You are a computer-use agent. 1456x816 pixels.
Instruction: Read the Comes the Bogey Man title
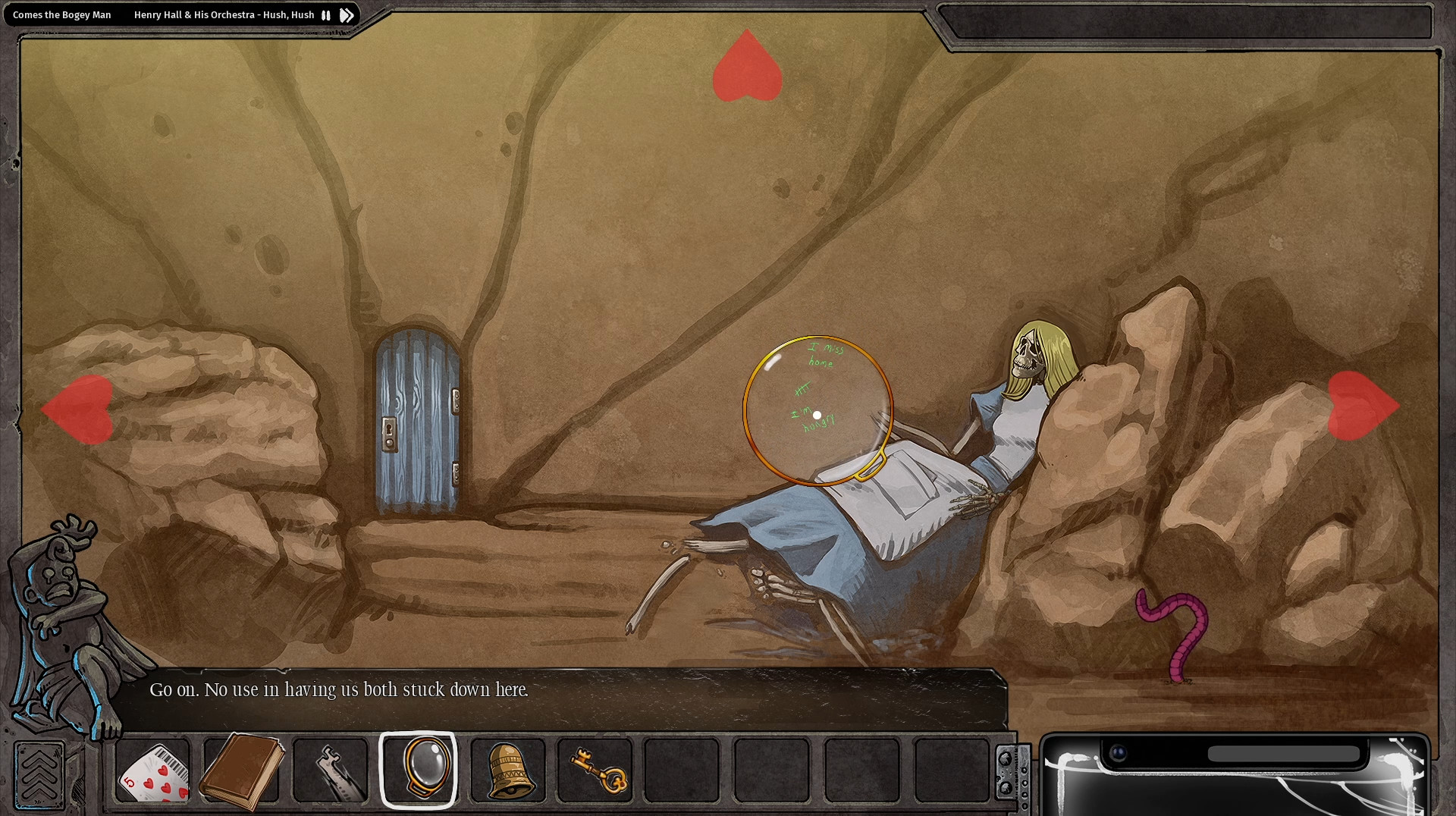pyautogui.click(x=61, y=14)
